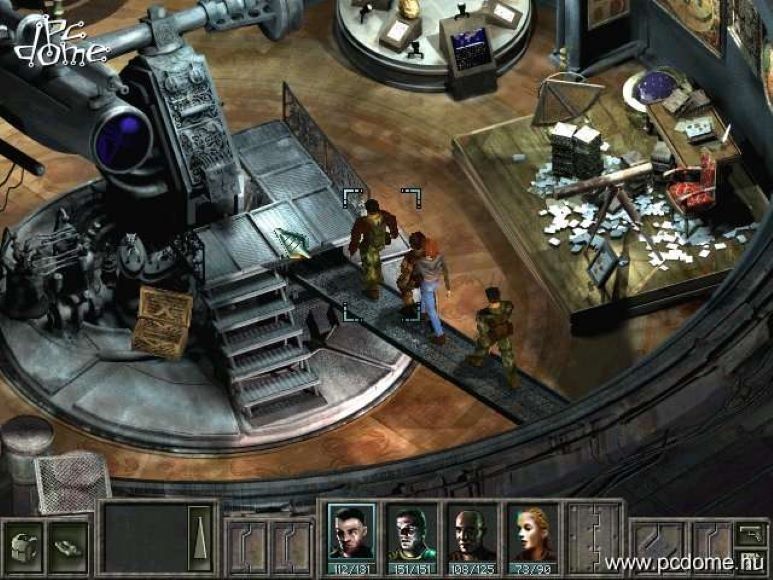This screenshot has width=773, height=580.
Task: Select the blonde woman's portrait
Action: click(531, 531)
